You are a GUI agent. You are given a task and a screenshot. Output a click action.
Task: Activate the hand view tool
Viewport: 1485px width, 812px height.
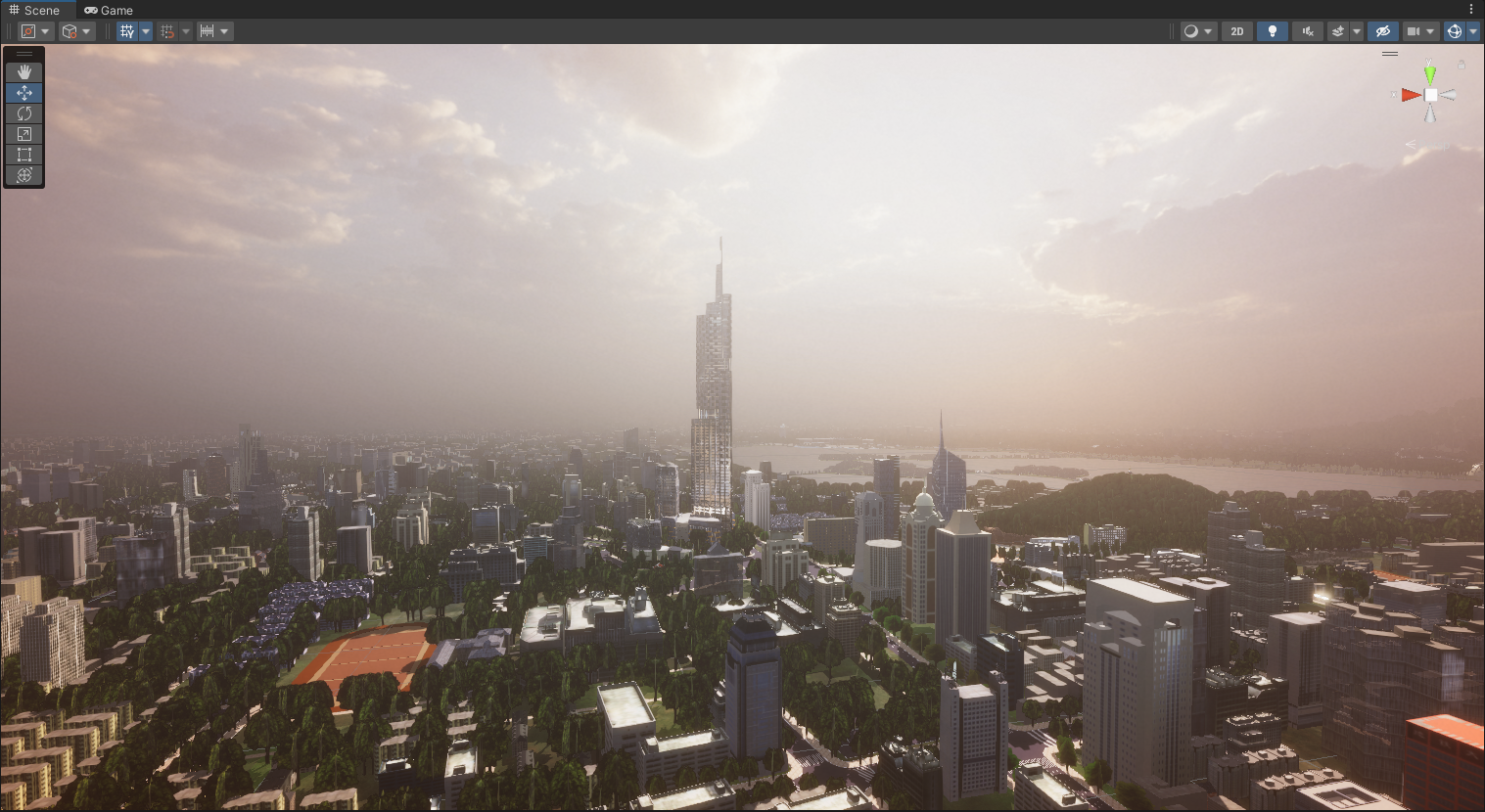tap(24, 71)
